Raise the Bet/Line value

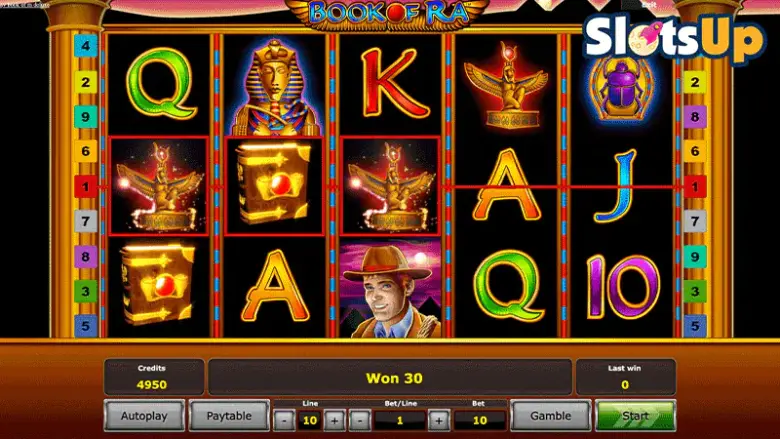pos(437,420)
